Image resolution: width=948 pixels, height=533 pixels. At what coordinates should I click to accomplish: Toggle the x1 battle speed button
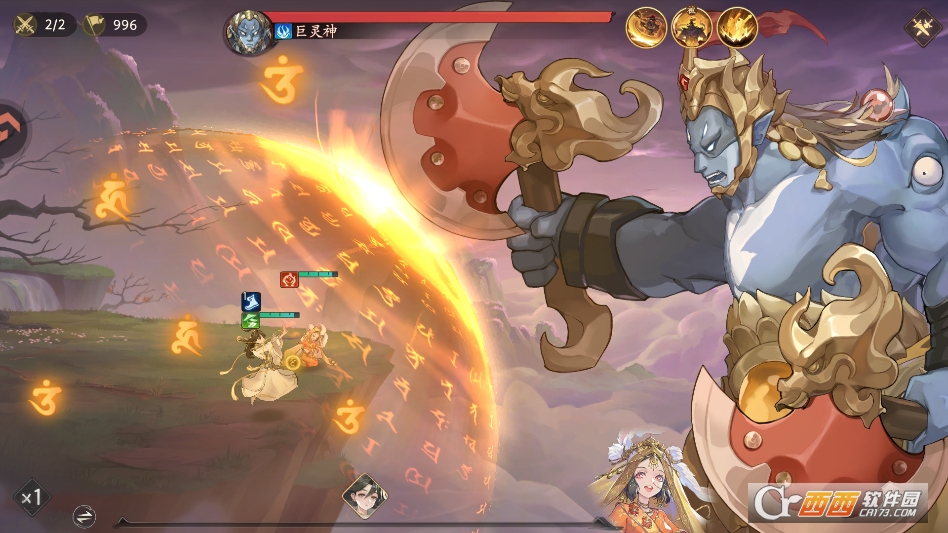pos(31,496)
